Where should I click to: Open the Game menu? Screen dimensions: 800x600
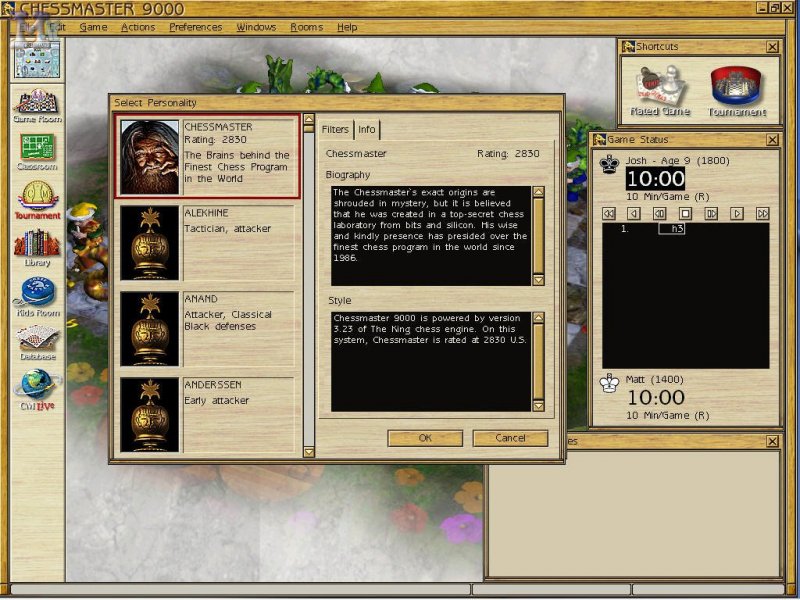(93, 27)
